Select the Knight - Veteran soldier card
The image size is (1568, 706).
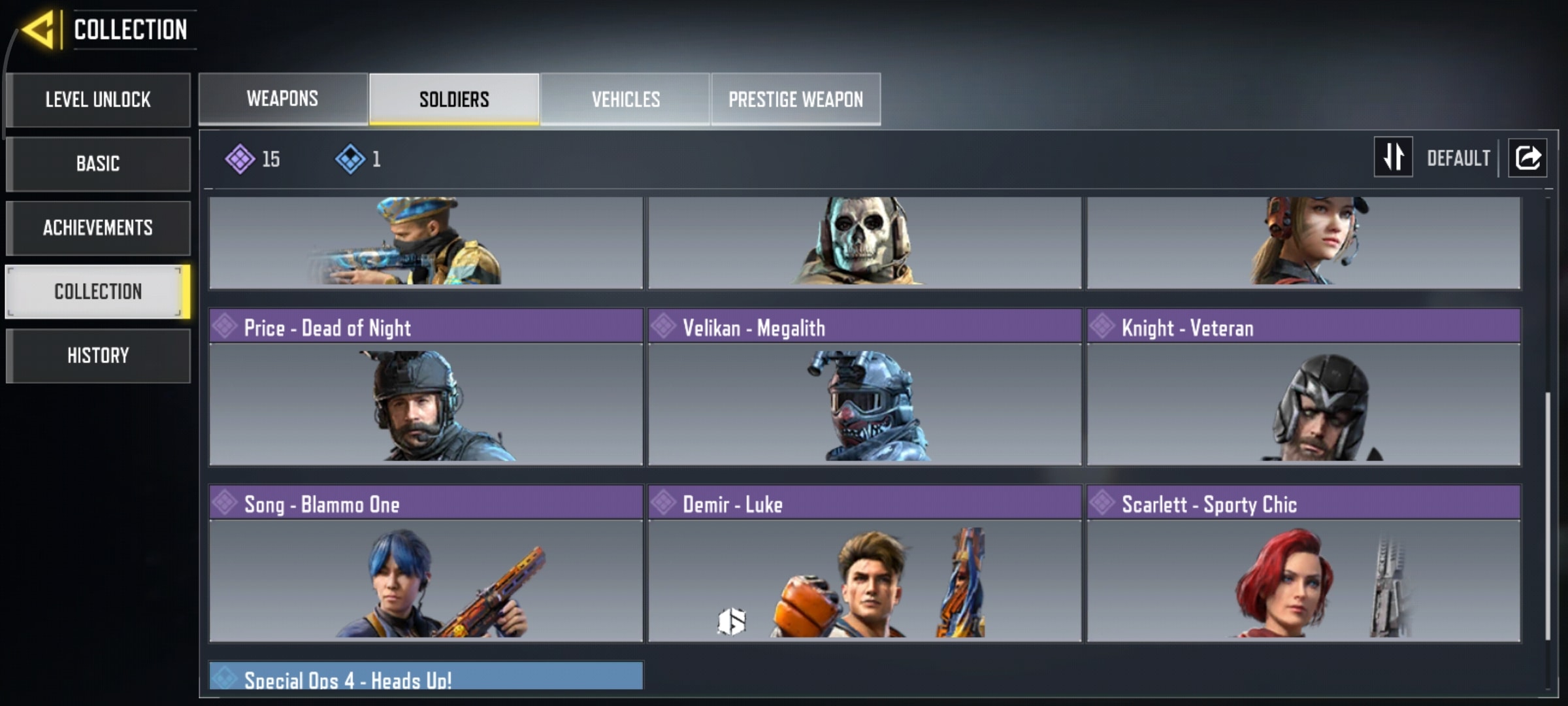click(1303, 387)
